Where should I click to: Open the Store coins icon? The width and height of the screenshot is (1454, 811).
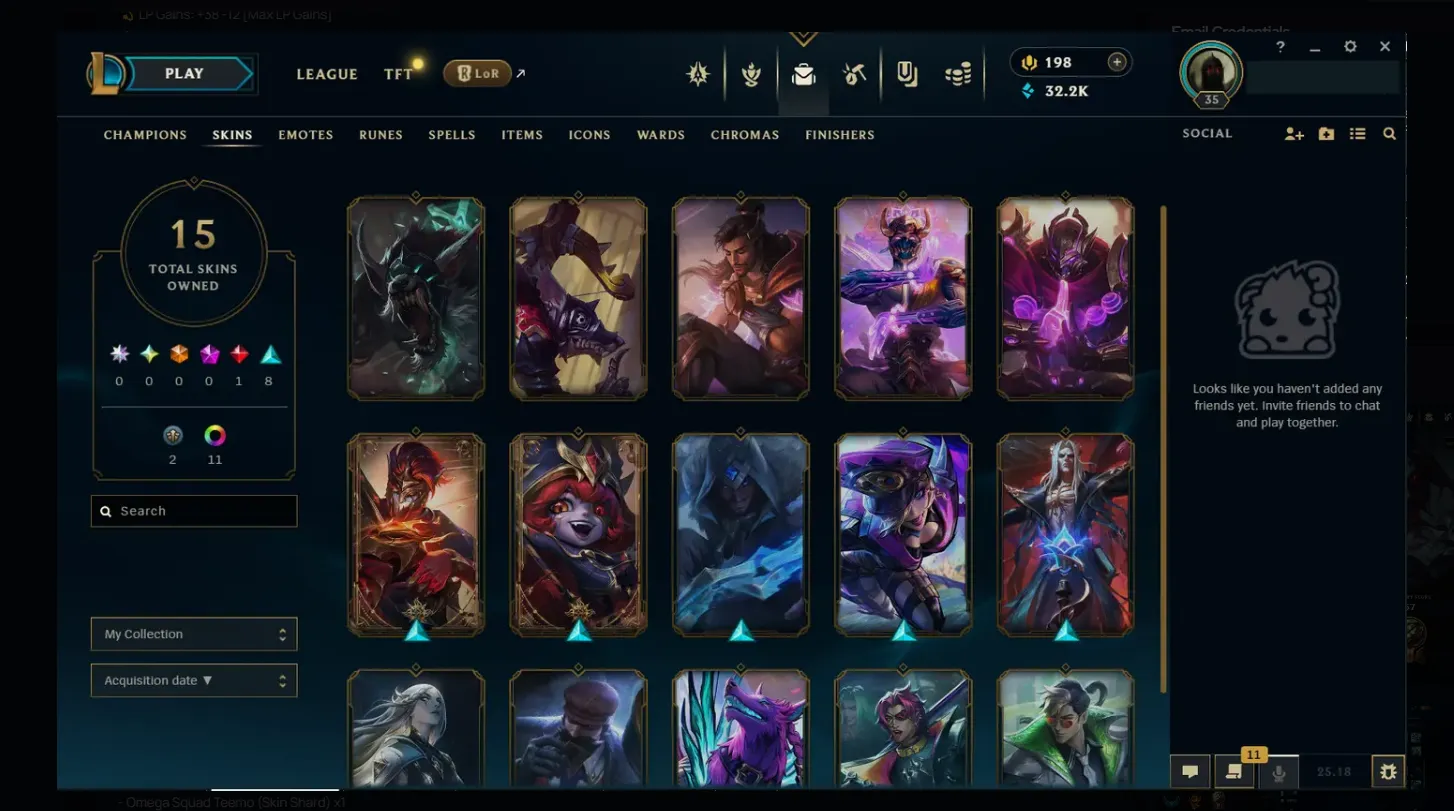(x=957, y=74)
